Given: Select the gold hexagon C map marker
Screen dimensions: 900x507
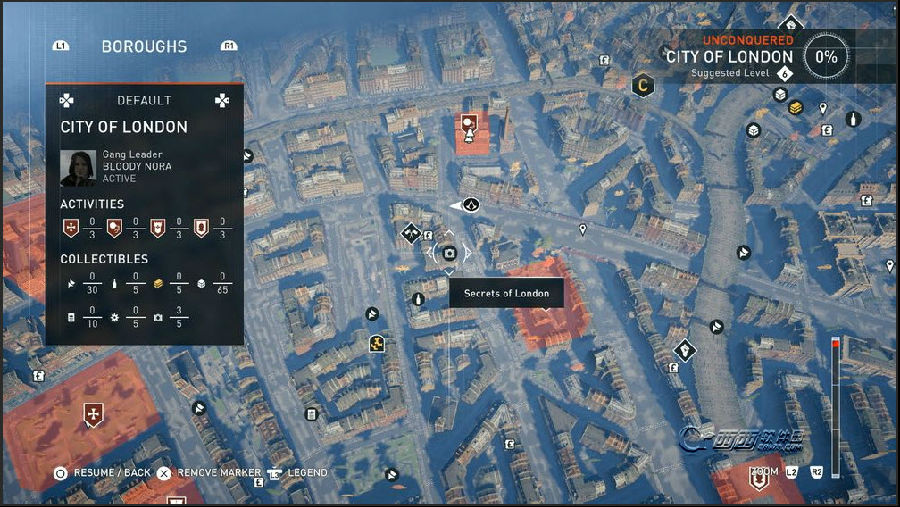Looking at the screenshot, I should tap(642, 86).
